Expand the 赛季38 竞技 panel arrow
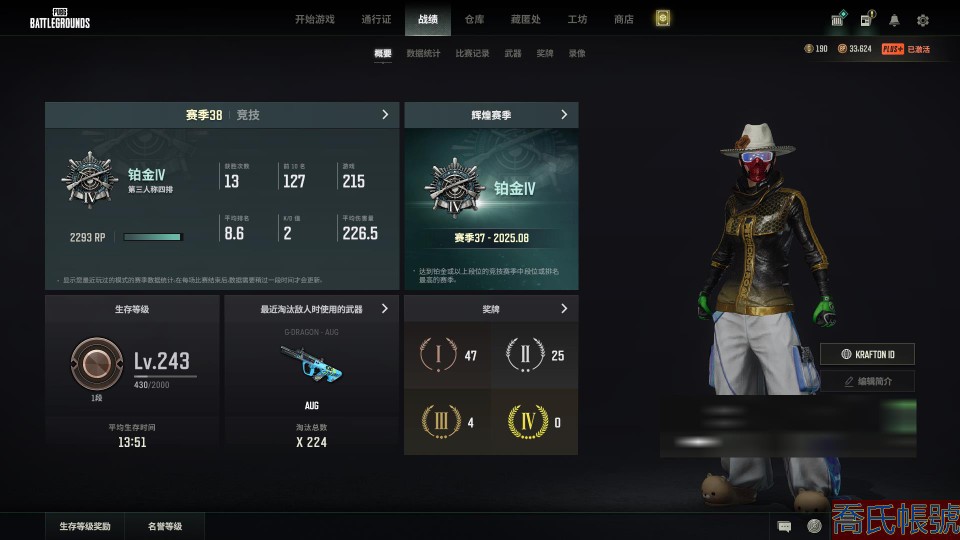This screenshot has height=540, width=960. [385, 115]
